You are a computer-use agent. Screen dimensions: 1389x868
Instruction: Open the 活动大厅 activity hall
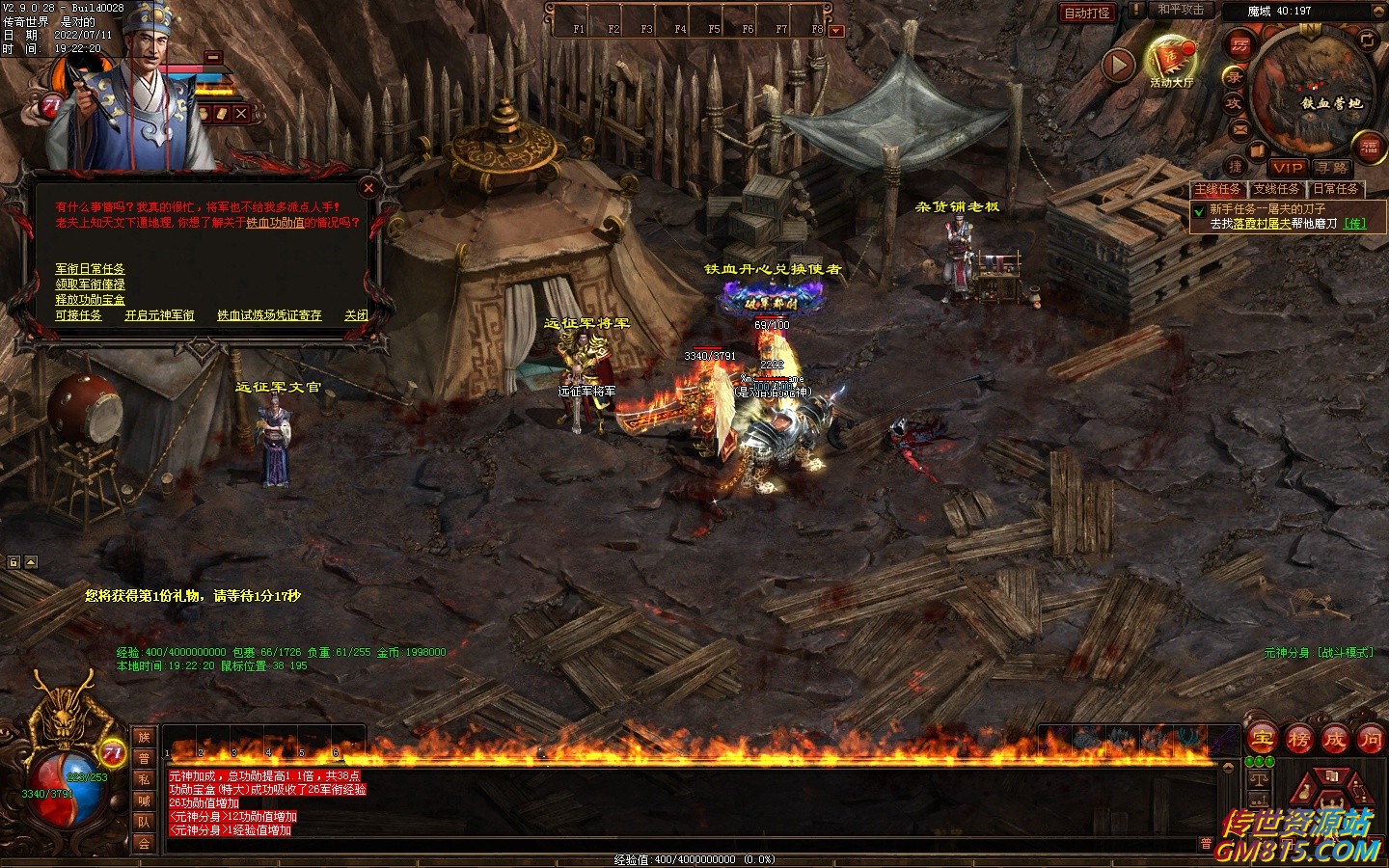(x=1171, y=61)
